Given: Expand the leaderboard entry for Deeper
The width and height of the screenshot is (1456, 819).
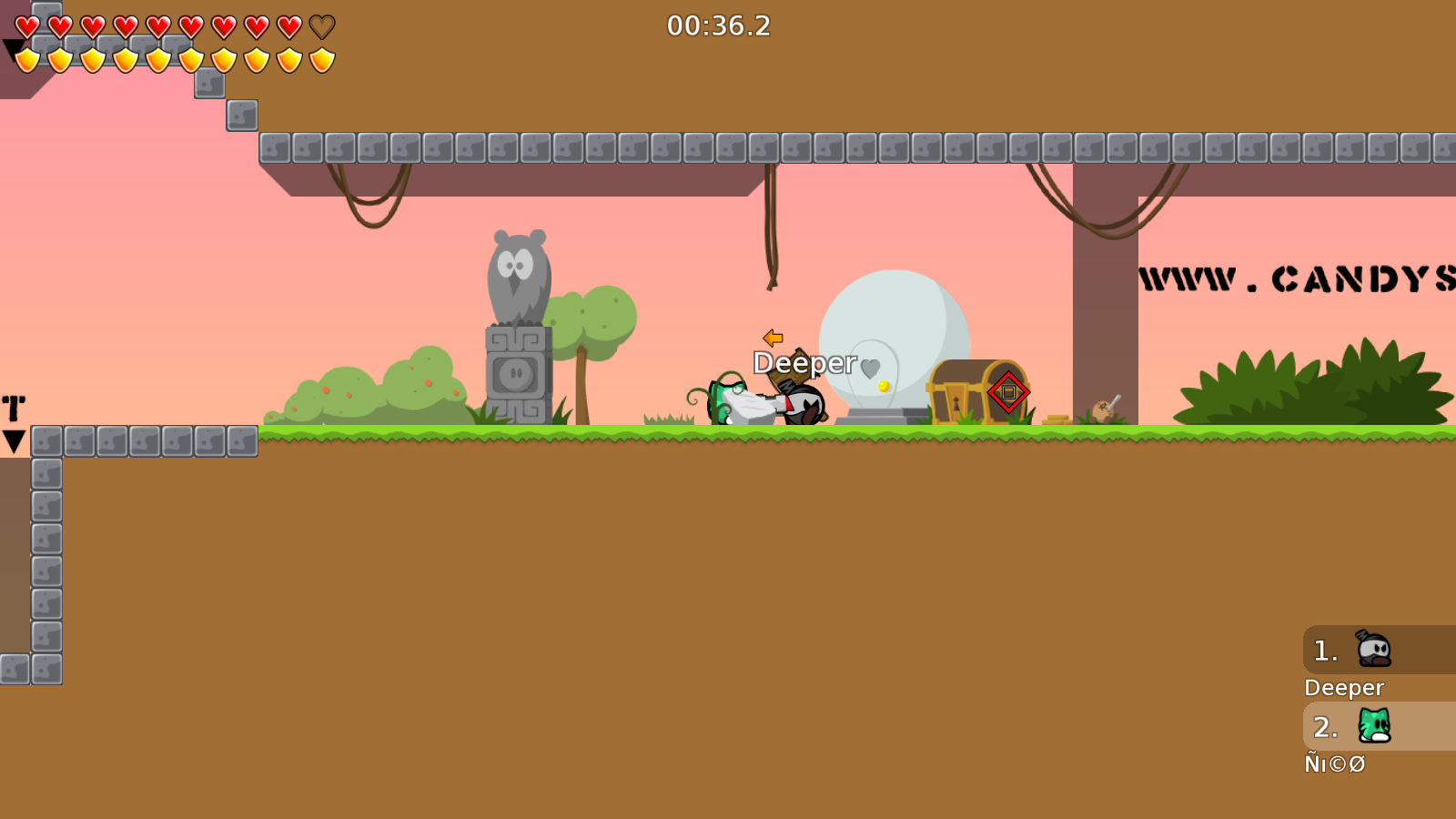Looking at the screenshot, I should 1344,687.
